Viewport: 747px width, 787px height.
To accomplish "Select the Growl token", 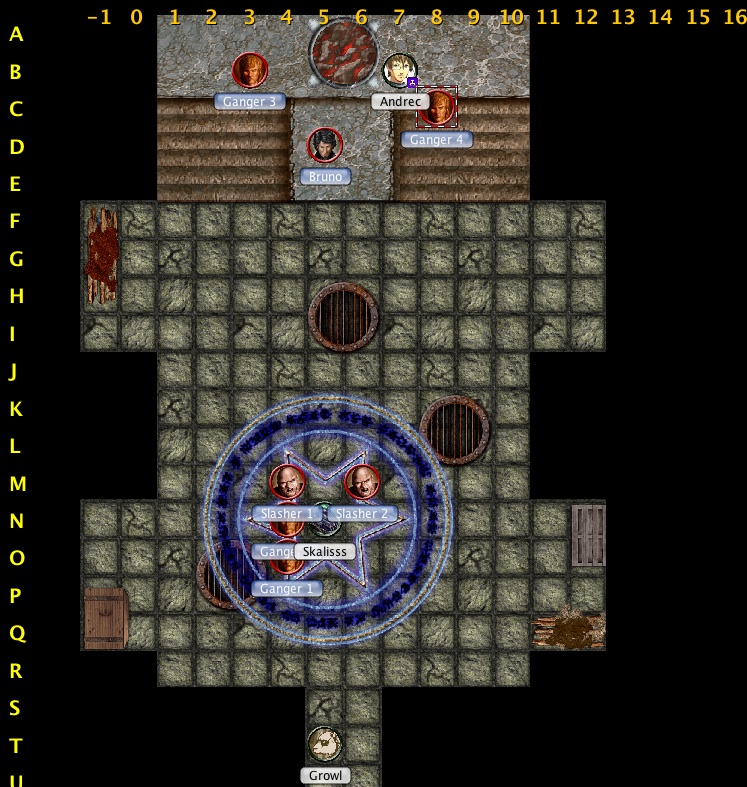I will click(x=325, y=745).
